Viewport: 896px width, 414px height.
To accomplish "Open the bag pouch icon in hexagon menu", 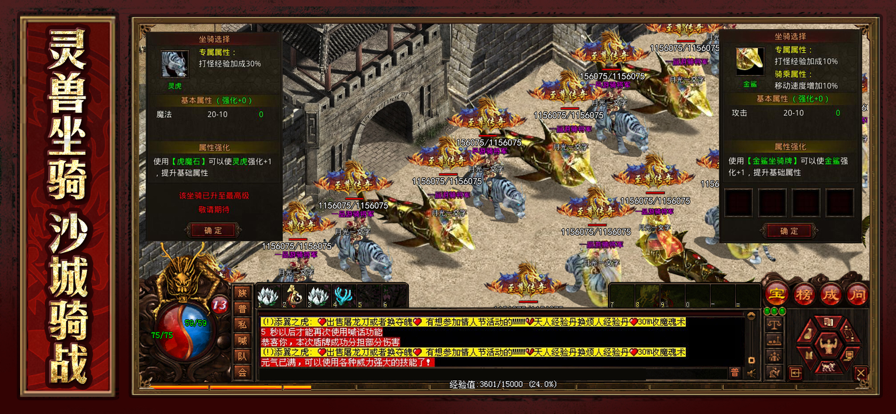I will tap(806, 335).
